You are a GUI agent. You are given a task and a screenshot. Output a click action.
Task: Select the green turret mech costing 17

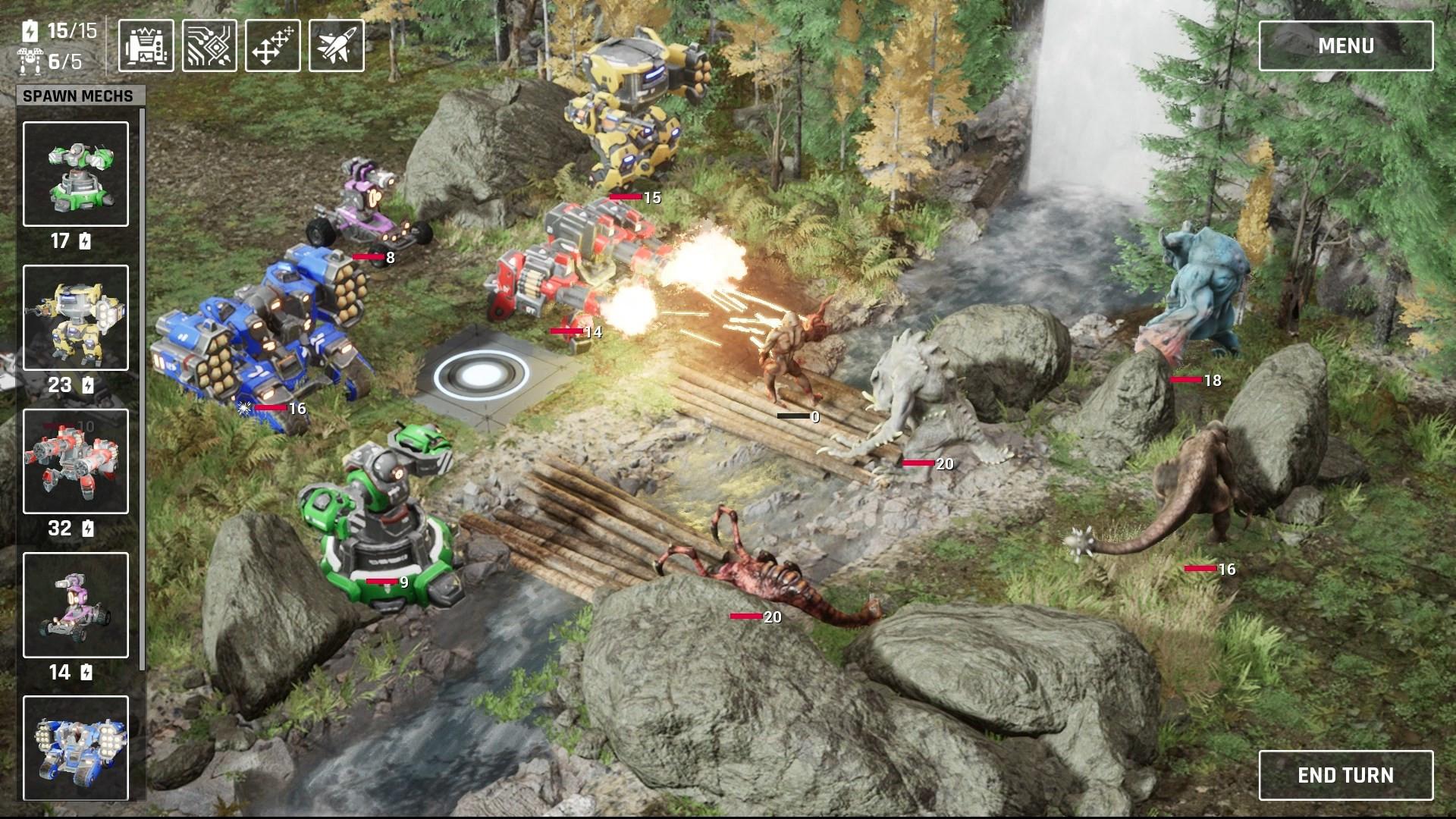pyautogui.click(x=75, y=175)
